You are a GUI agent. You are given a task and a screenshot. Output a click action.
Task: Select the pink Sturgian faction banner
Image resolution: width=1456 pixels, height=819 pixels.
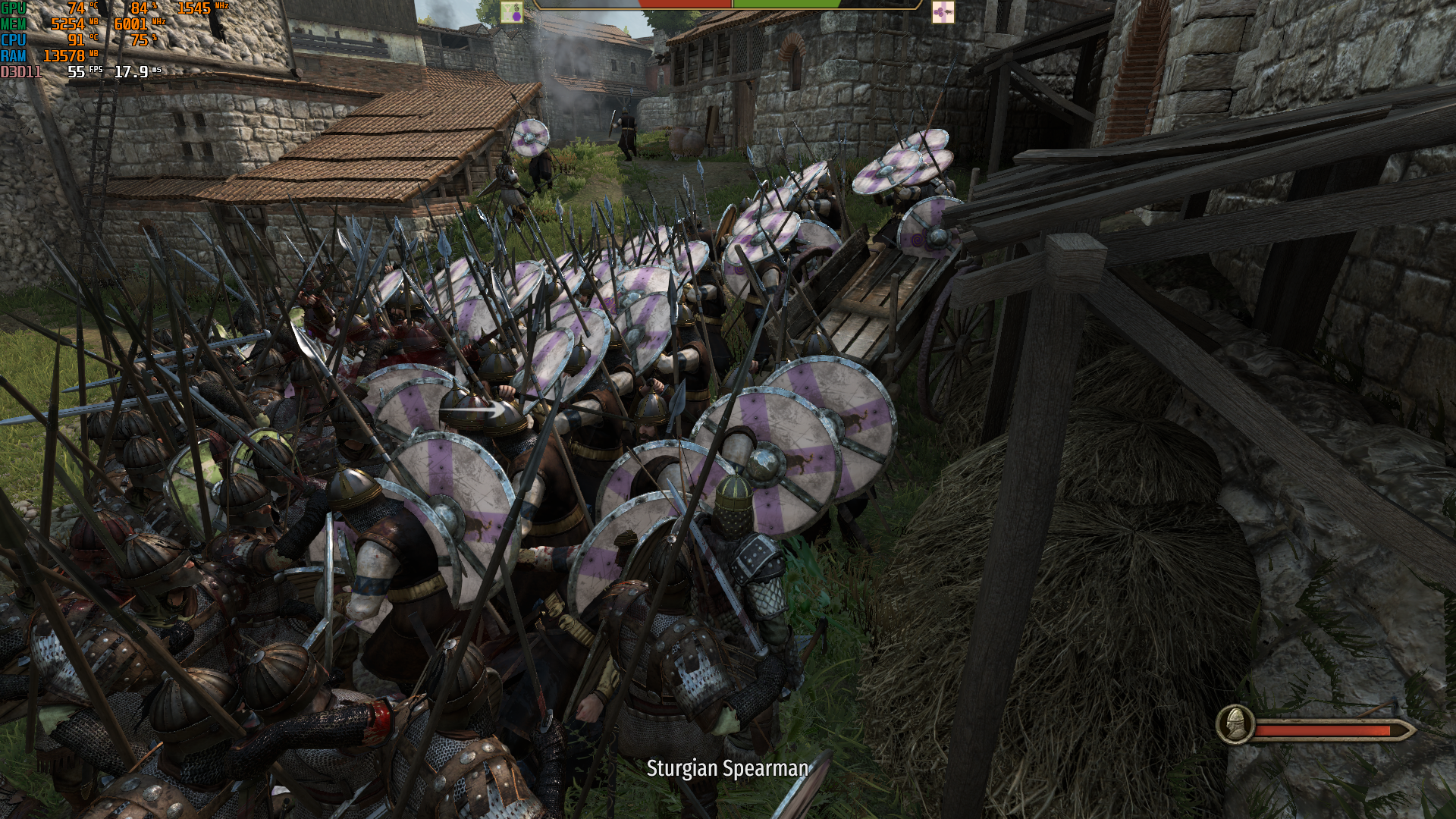pos(943,11)
